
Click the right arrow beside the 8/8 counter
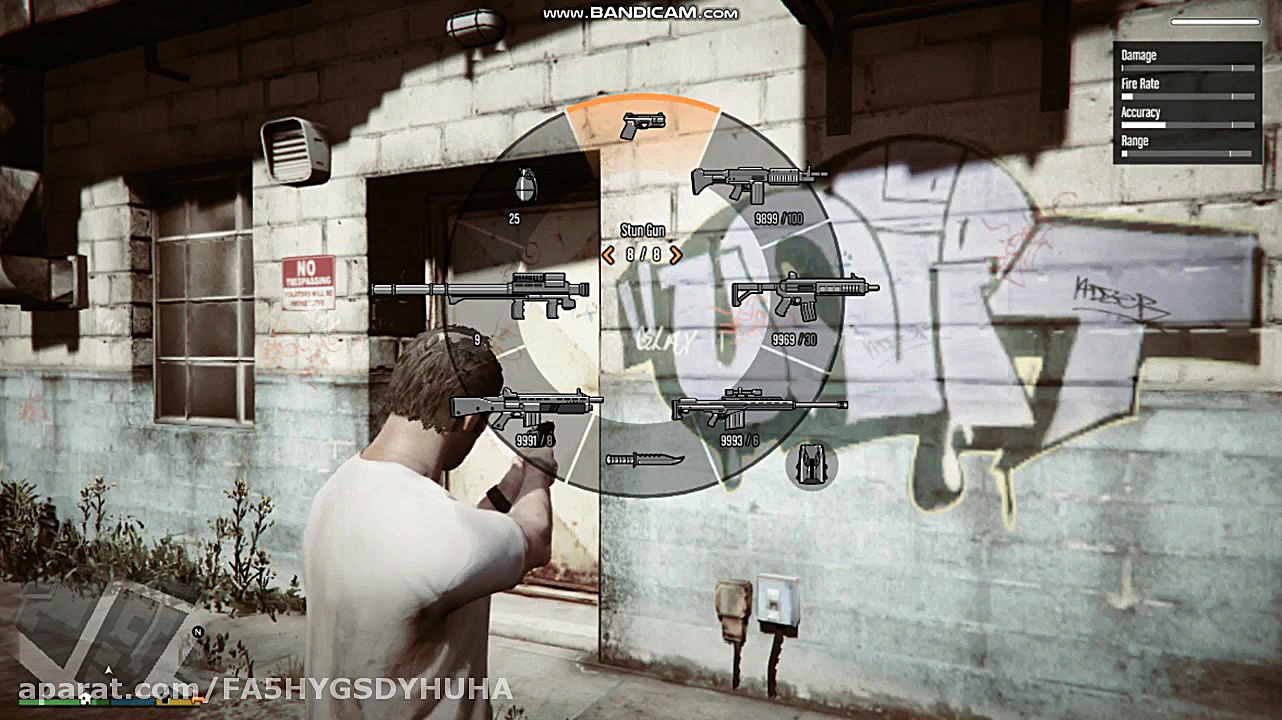(677, 254)
